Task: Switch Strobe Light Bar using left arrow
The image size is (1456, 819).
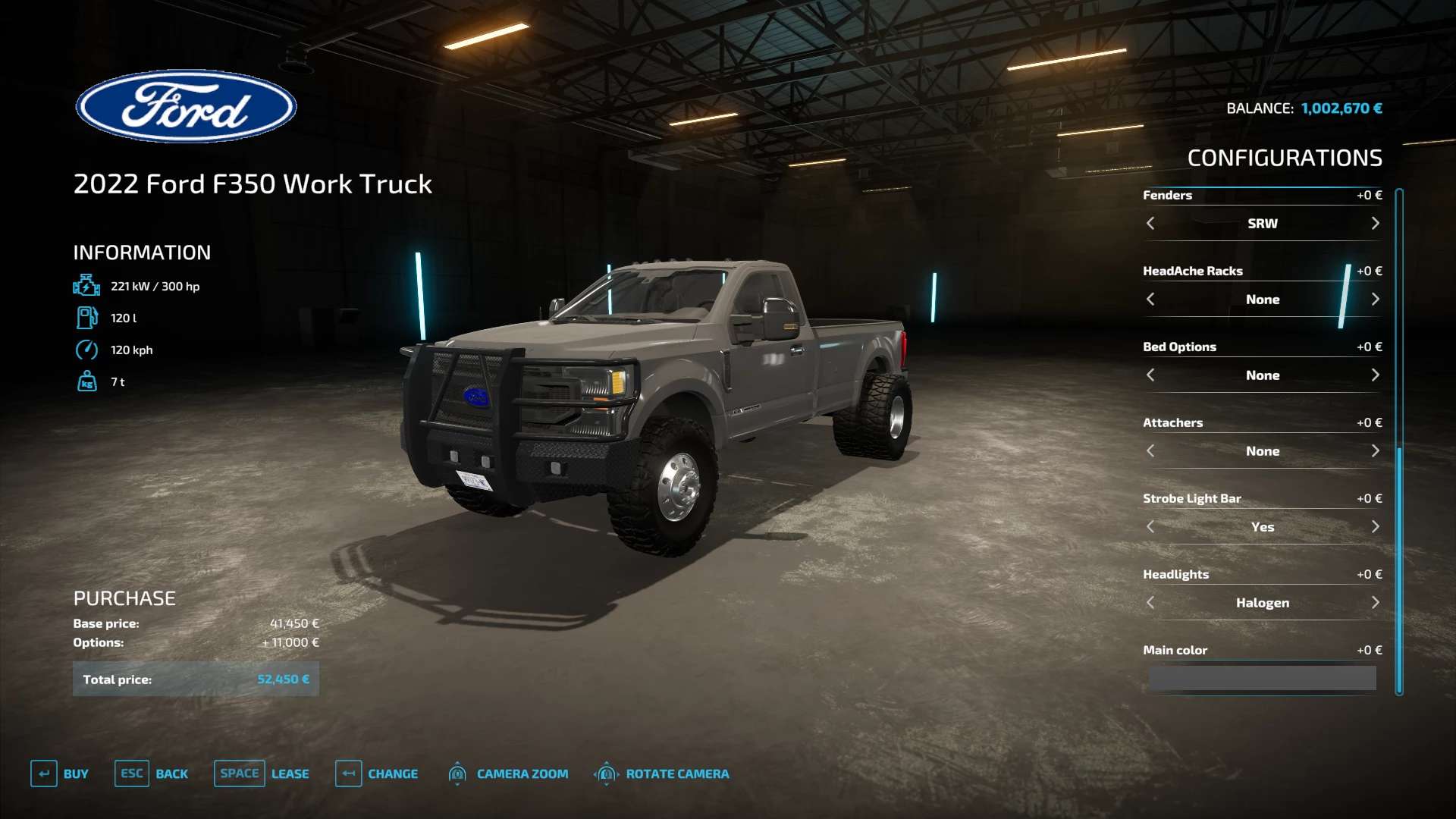Action: [x=1150, y=527]
